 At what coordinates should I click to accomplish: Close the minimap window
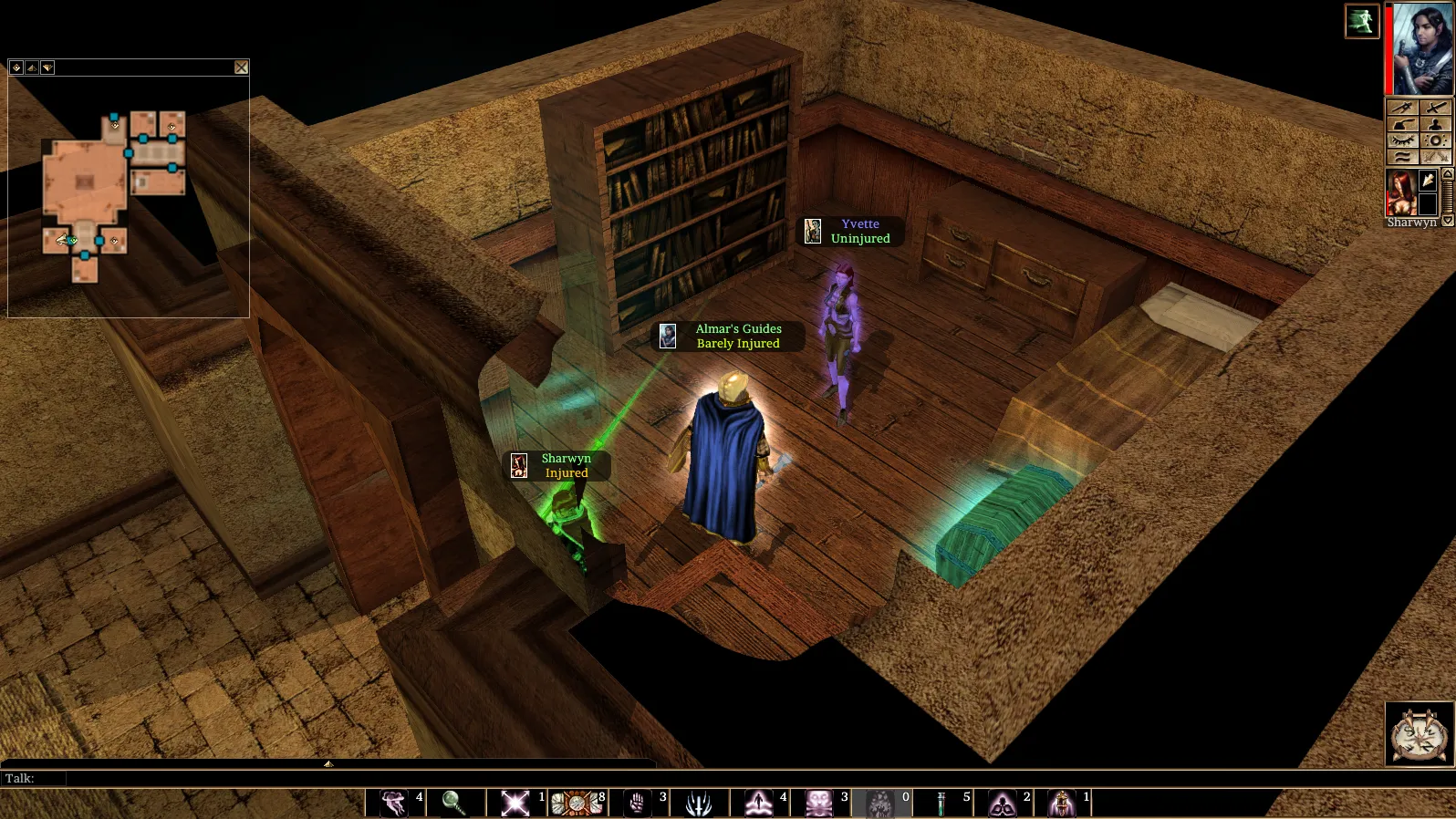[241, 67]
